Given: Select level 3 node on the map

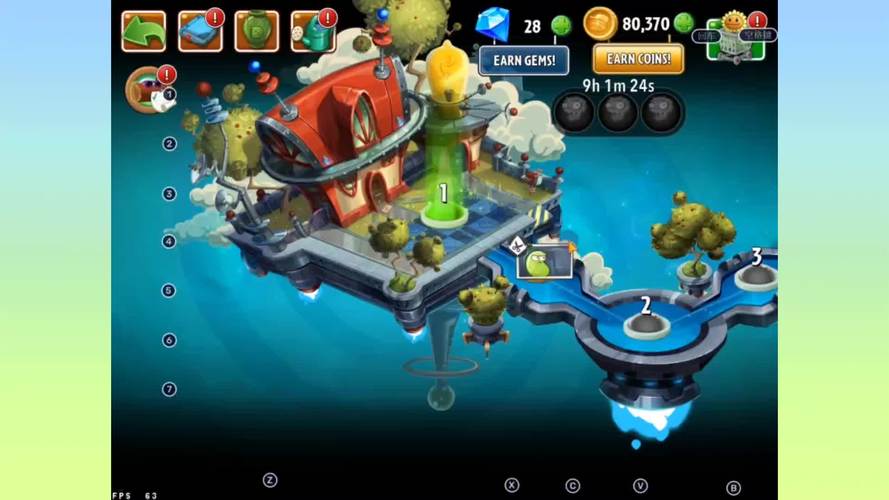Looking at the screenshot, I should (x=755, y=272).
